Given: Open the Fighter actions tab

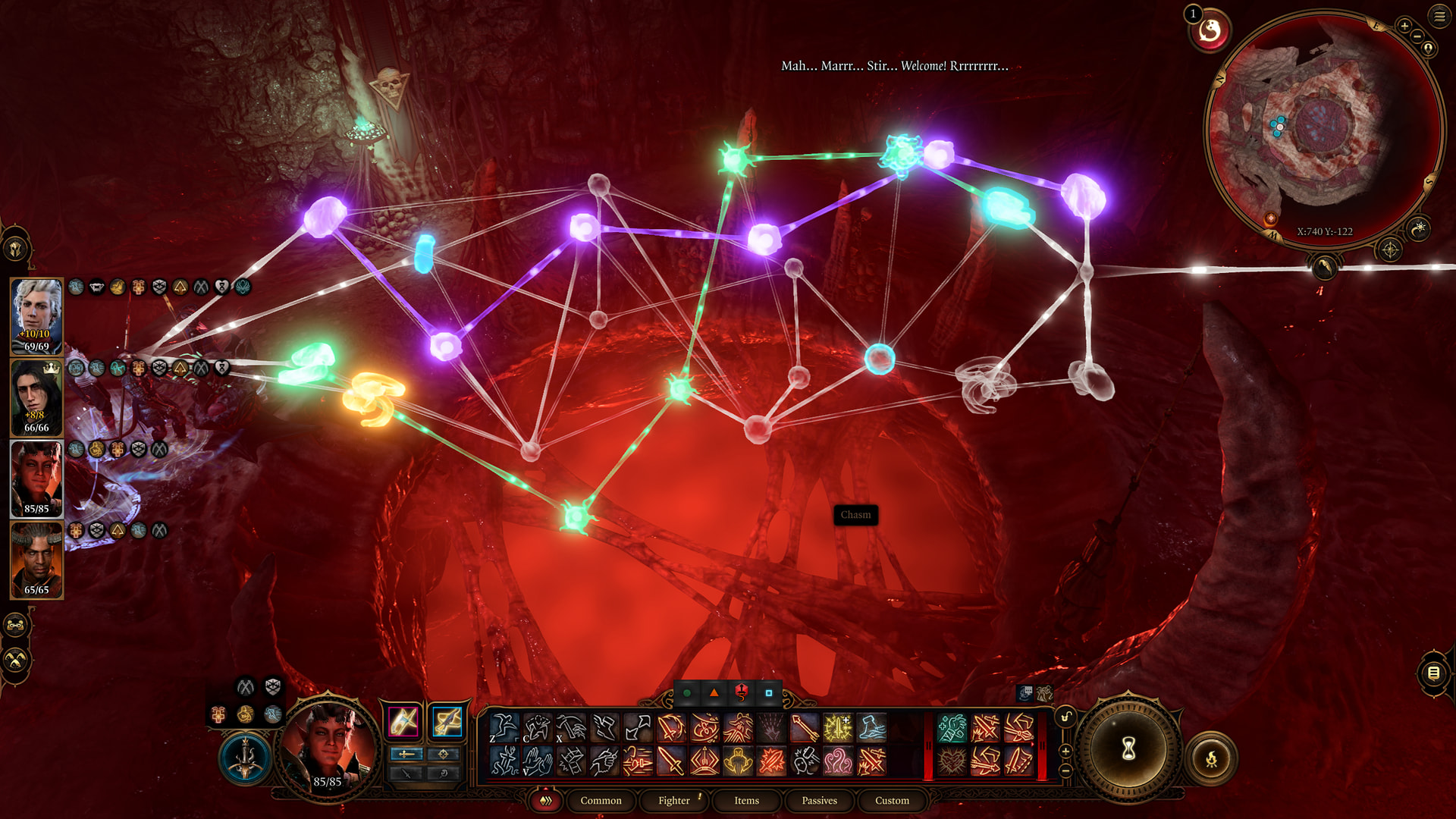Looking at the screenshot, I should click(673, 800).
